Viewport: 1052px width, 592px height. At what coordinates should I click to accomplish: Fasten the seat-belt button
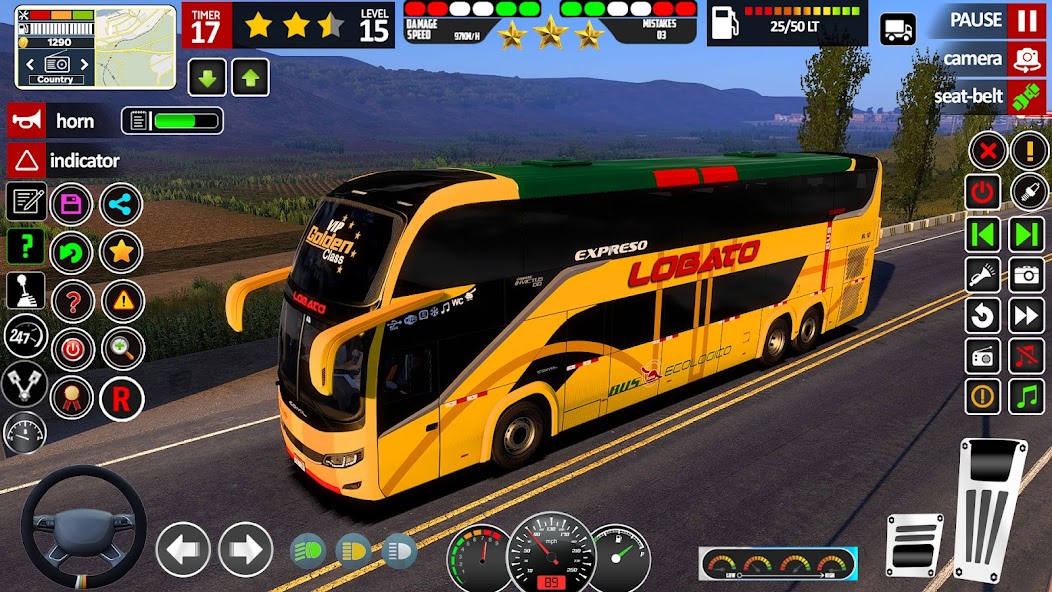[x=1025, y=97]
